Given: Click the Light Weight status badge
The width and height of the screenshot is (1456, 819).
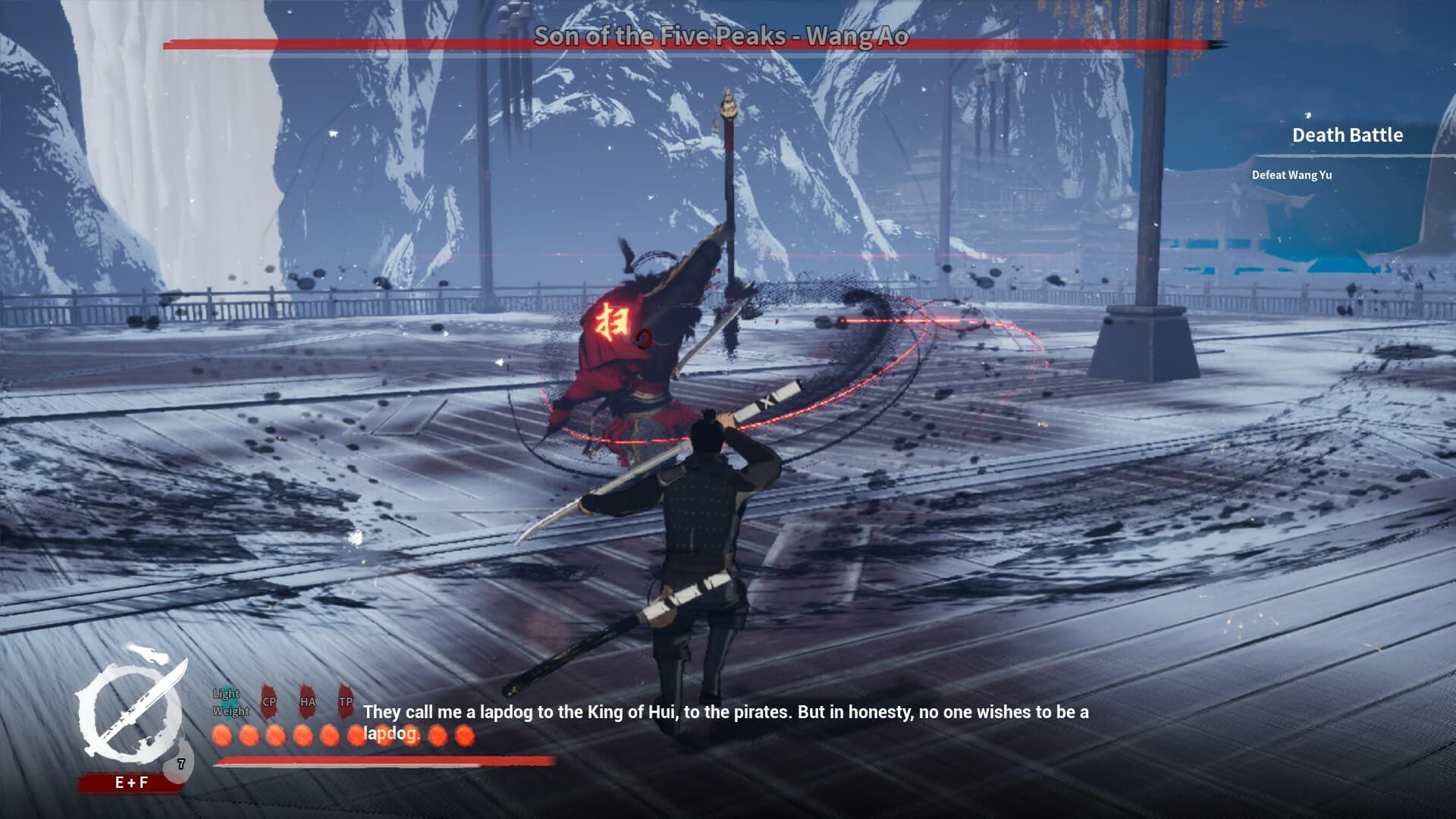Looking at the screenshot, I should point(231,702).
